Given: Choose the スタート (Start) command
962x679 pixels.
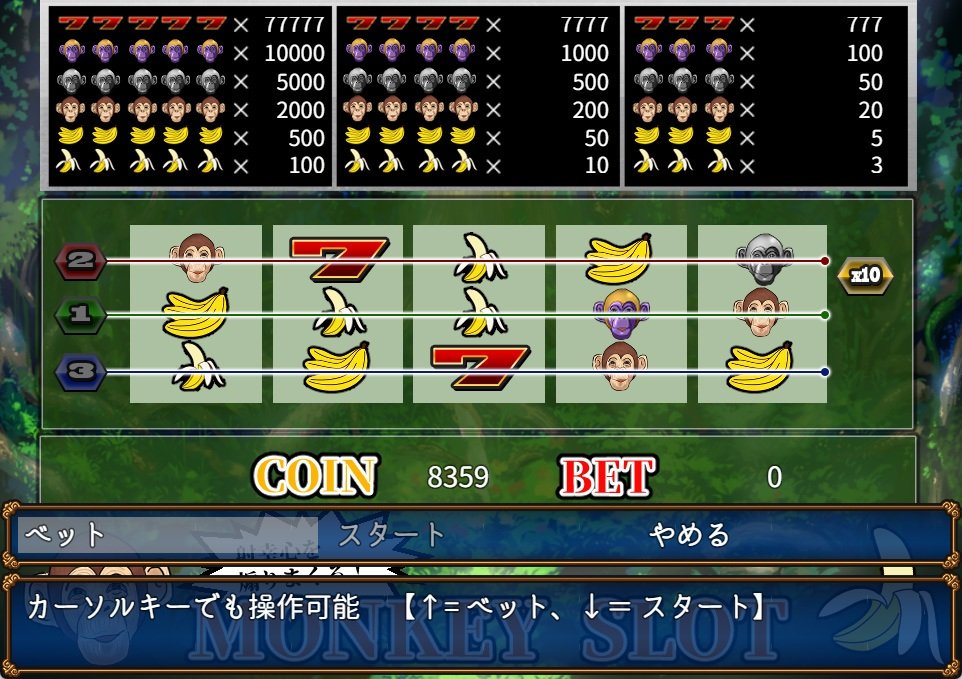Looking at the screenshot, I should point(391,535).
